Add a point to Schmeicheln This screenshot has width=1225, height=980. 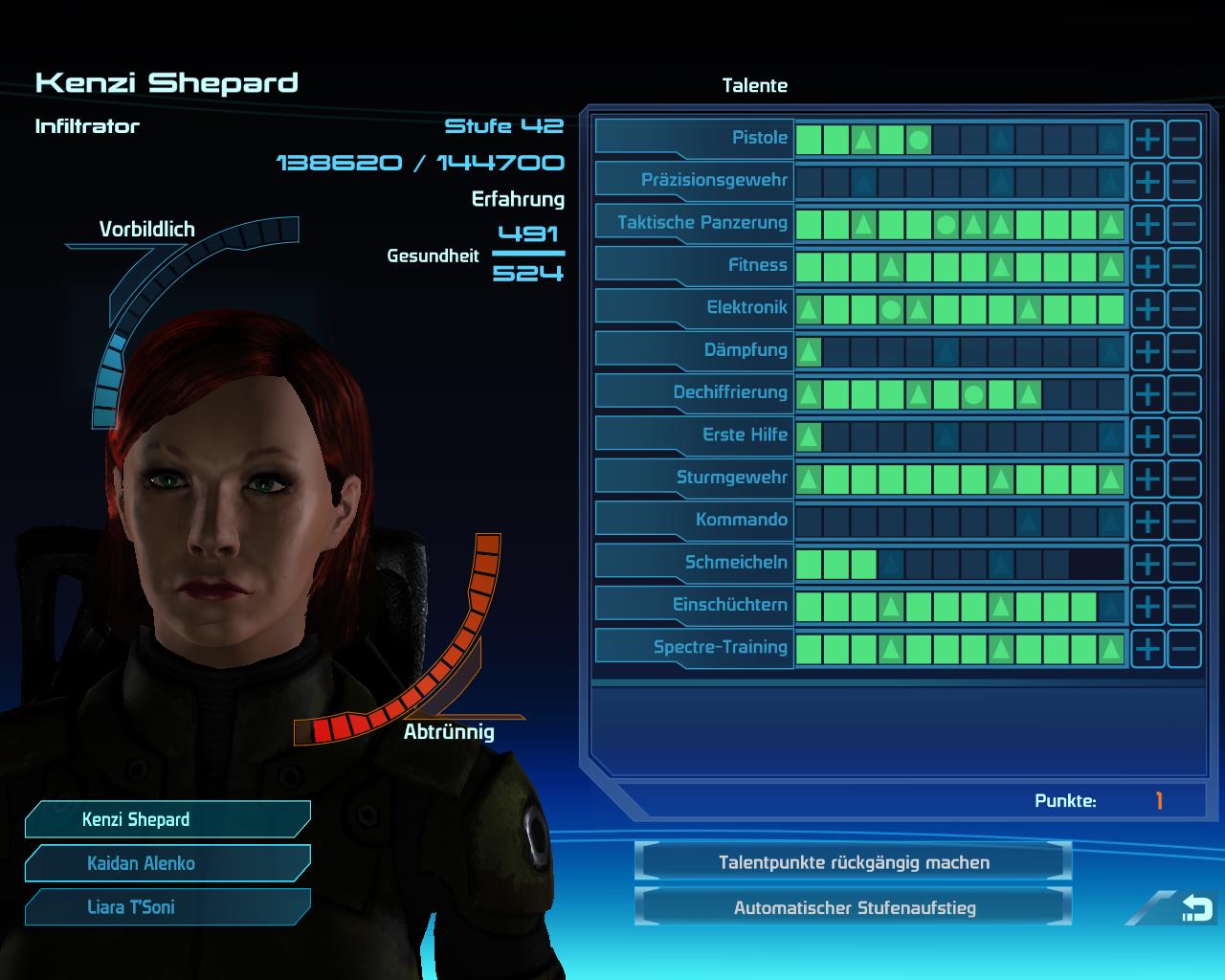pyautogui.click(x=1147, y=564)
